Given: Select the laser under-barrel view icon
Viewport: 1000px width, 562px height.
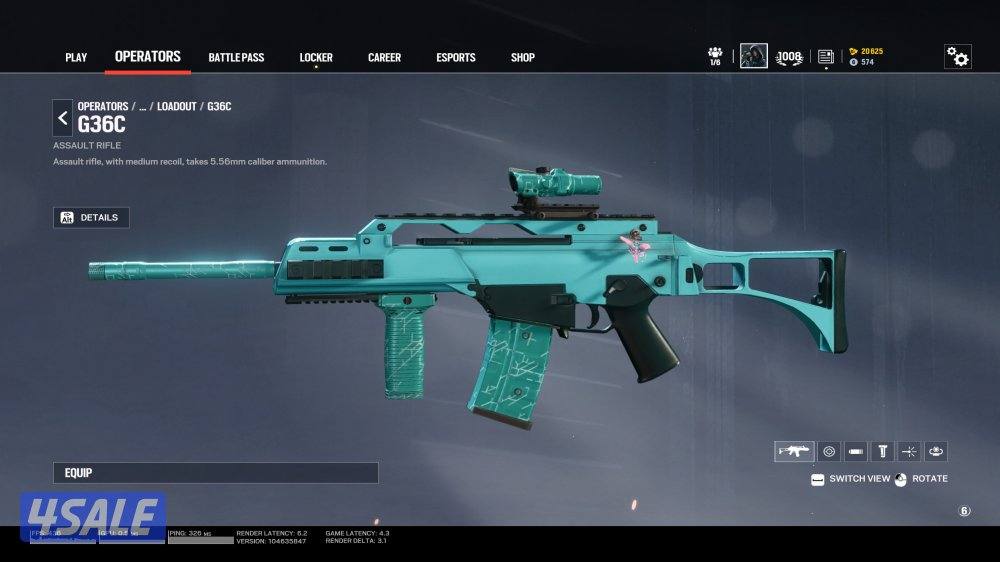Looking at the screenshot, I should pos(909,451).
